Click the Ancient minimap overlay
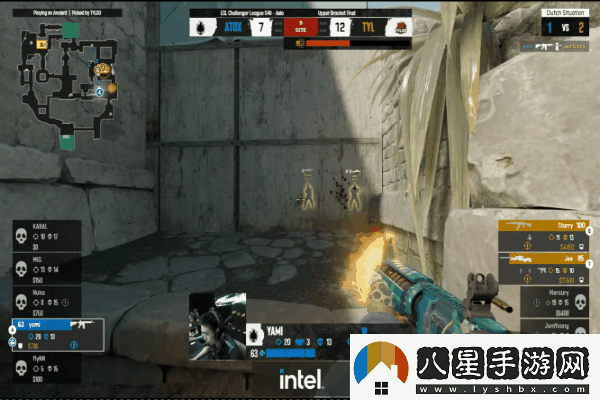 tap(66, 82)
